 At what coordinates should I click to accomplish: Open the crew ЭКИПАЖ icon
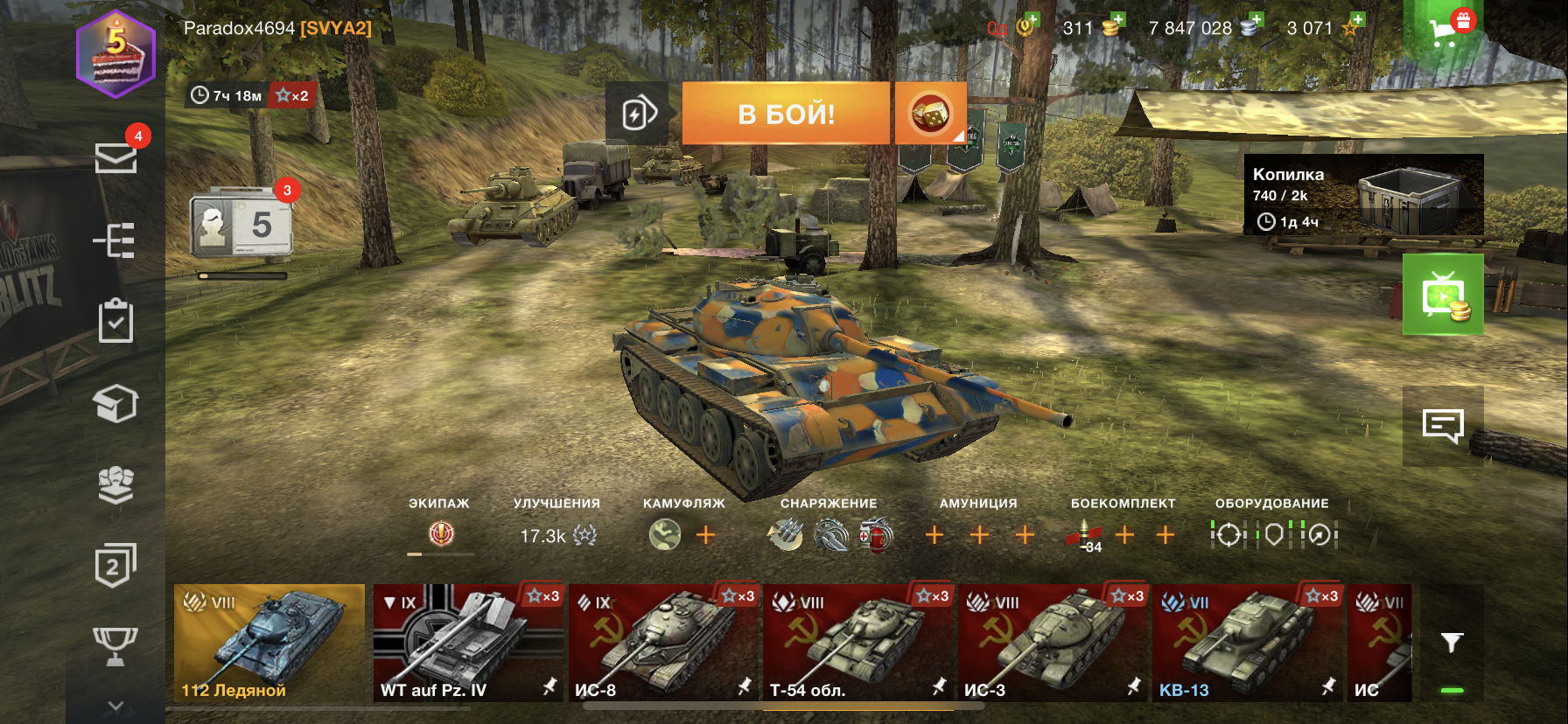tap(441, 533)
